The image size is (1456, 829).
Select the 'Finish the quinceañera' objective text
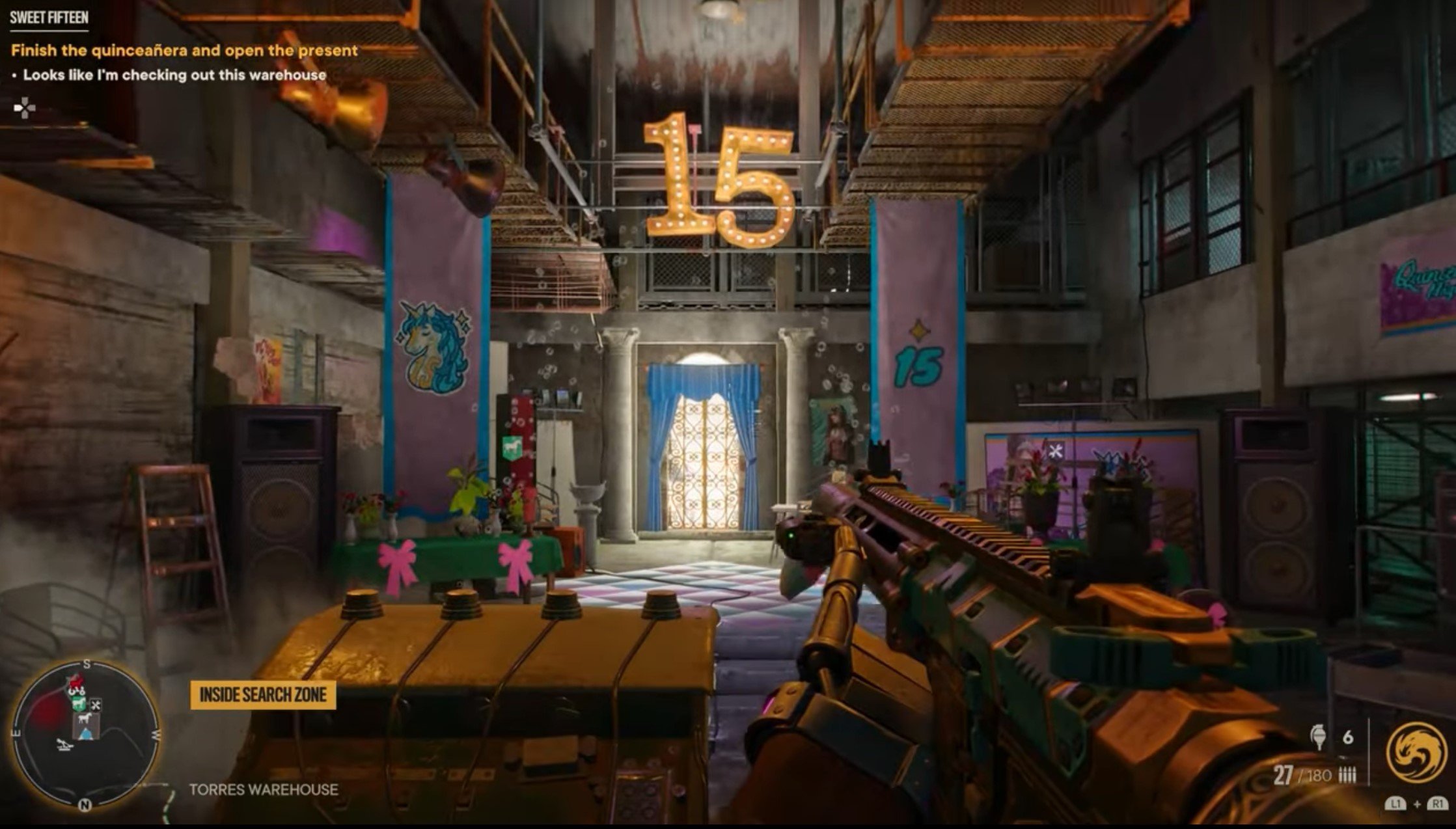point(184,50)
